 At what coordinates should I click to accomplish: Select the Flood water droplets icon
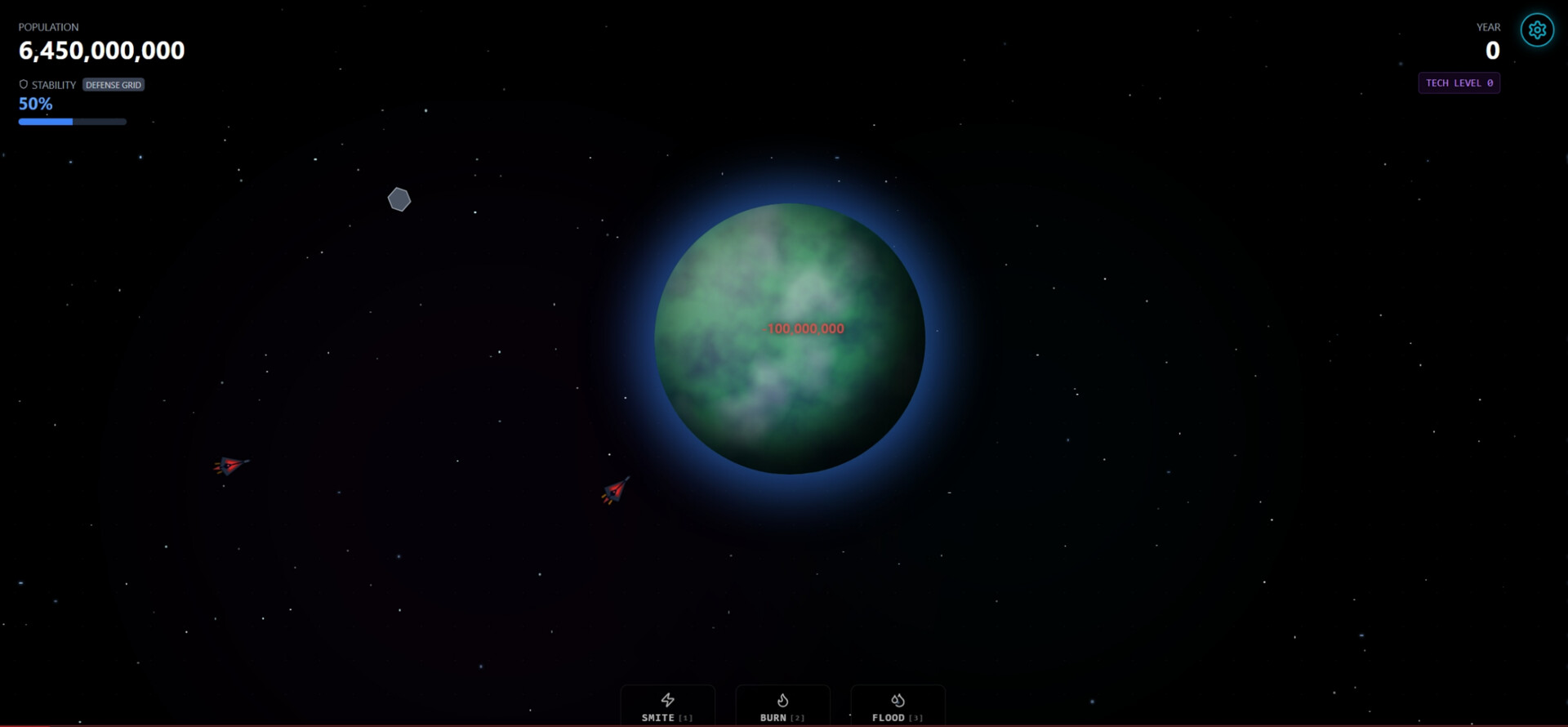point(898,699)
